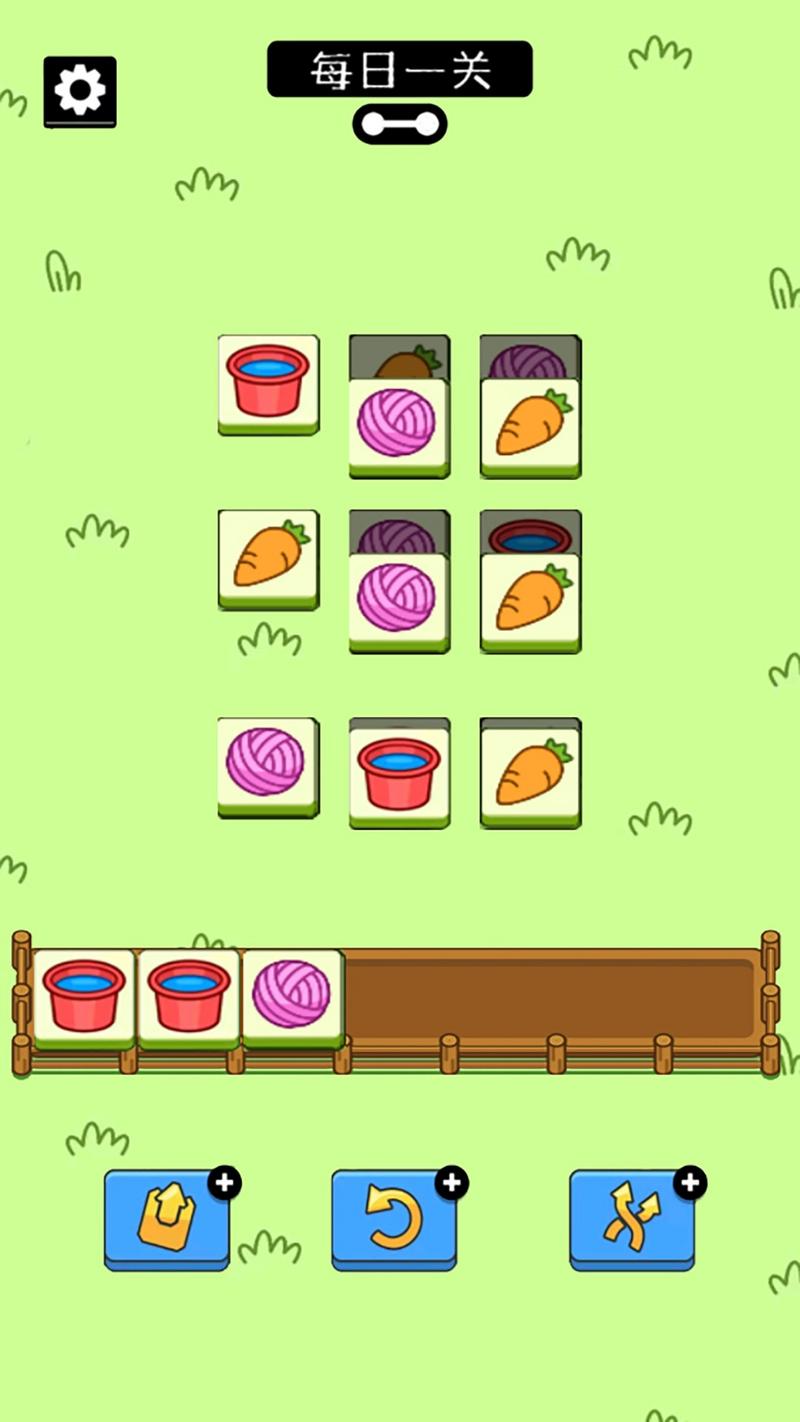The width and height of the screenshot is (800, 1422).
Task: Use the undo arrow power-up
Action: (394, 1220)
